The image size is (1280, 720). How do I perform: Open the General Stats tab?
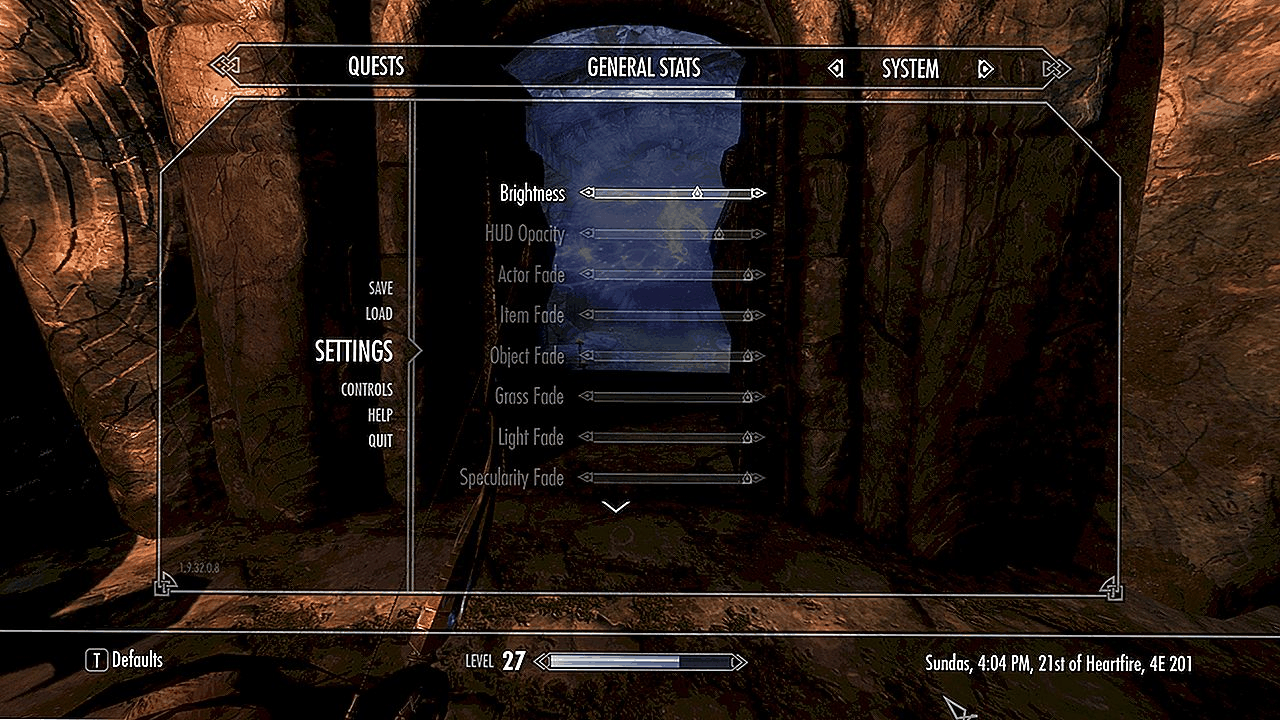[643, 68]
